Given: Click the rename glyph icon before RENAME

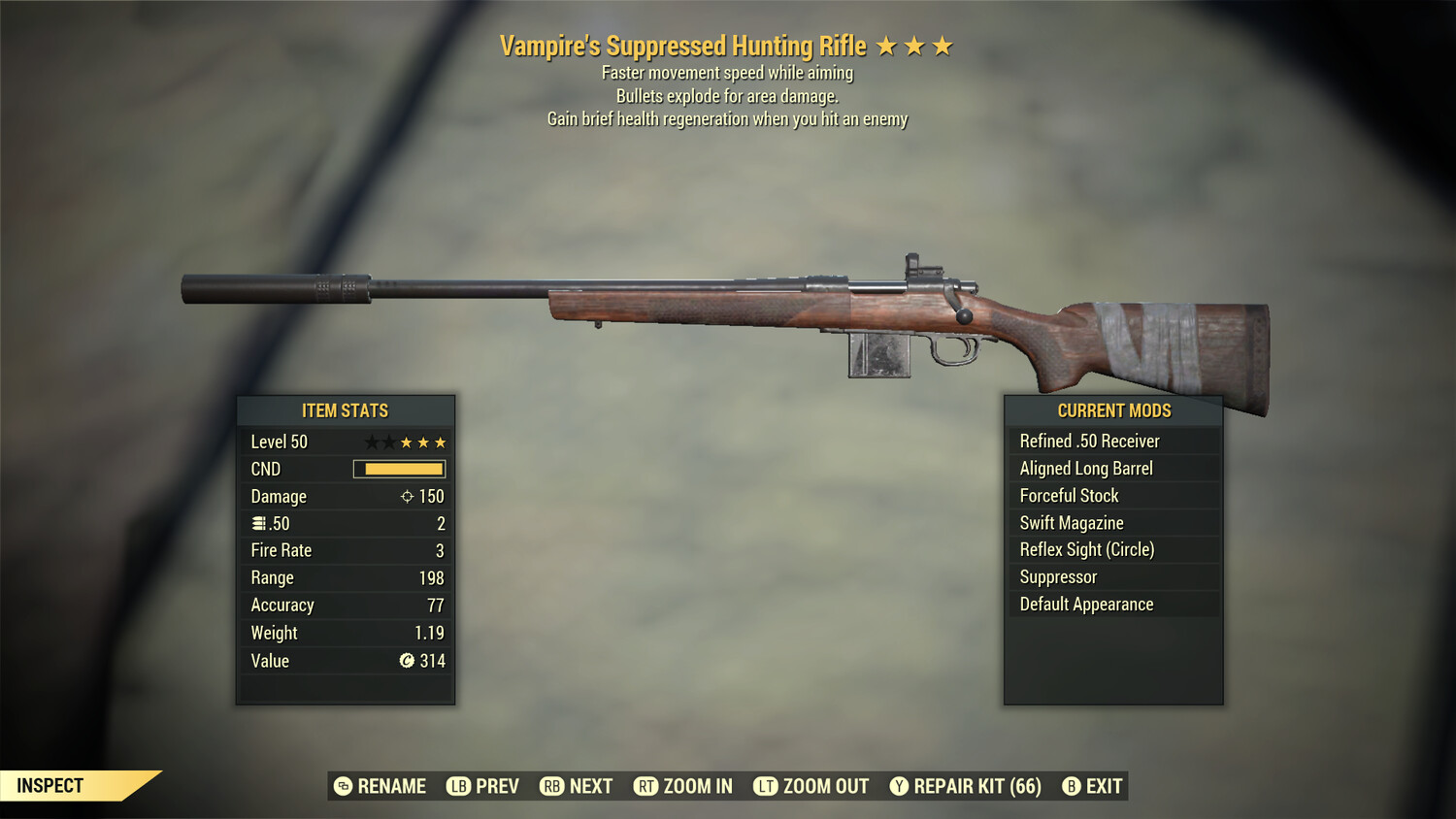Looking at the screenshot, I should point(342,786).
